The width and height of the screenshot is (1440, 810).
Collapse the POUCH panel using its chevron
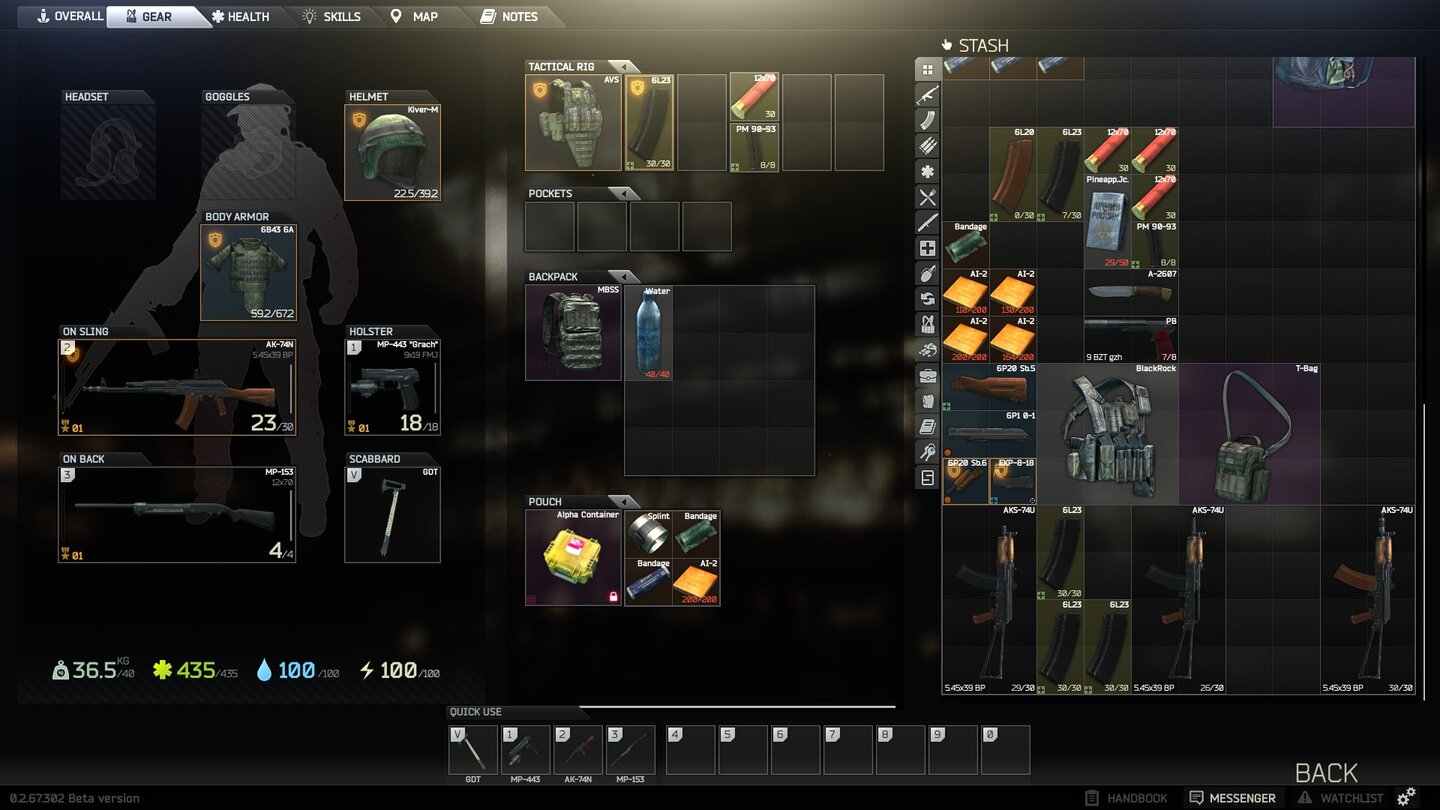point(625,501)
